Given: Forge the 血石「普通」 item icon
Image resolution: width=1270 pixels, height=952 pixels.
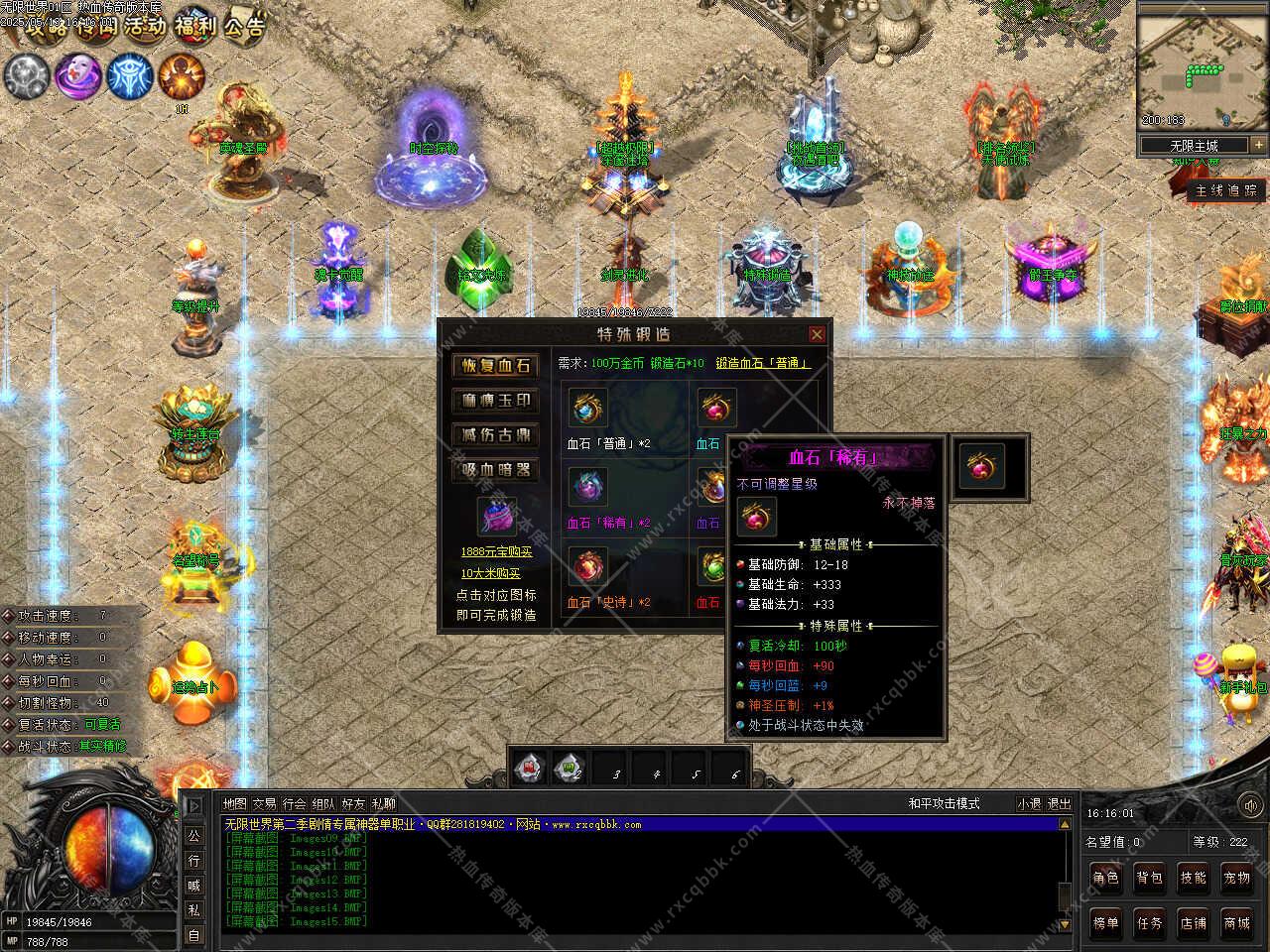Looking at the screenshot, I should click(587, 408).
